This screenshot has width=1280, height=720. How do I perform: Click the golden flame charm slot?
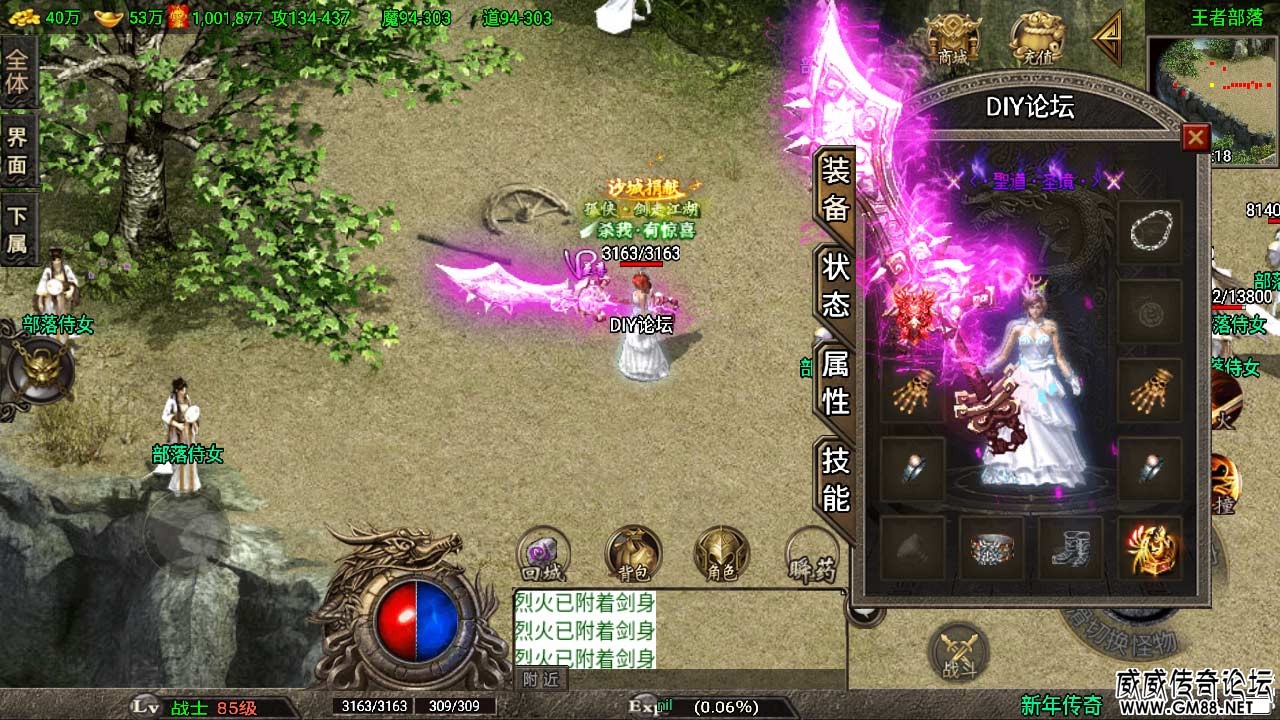1149,547
